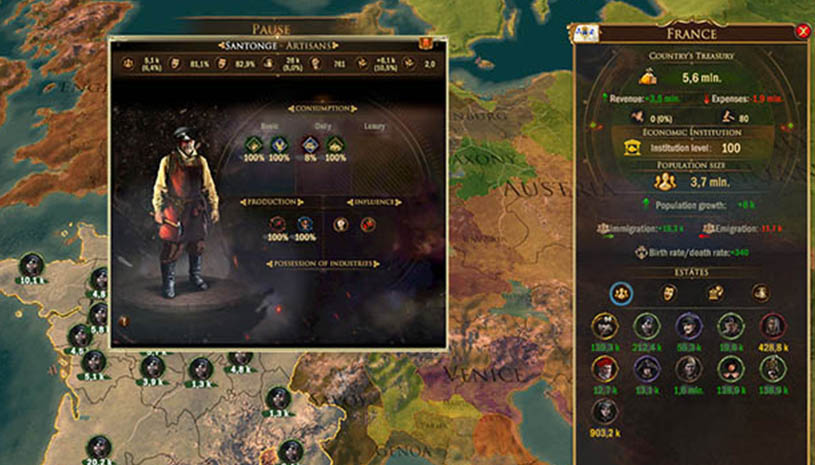Click the province marker showing 10,1 k
The image size is (815, 465).
(x=33, y=265)
